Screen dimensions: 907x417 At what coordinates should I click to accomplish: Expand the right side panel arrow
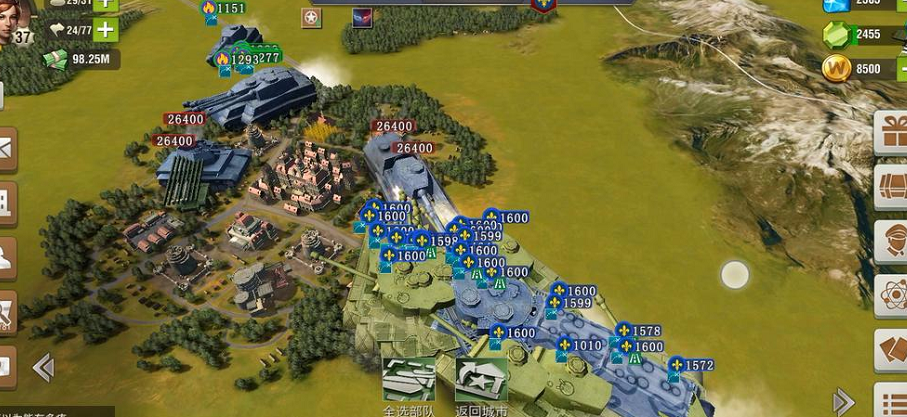[843, 401]
